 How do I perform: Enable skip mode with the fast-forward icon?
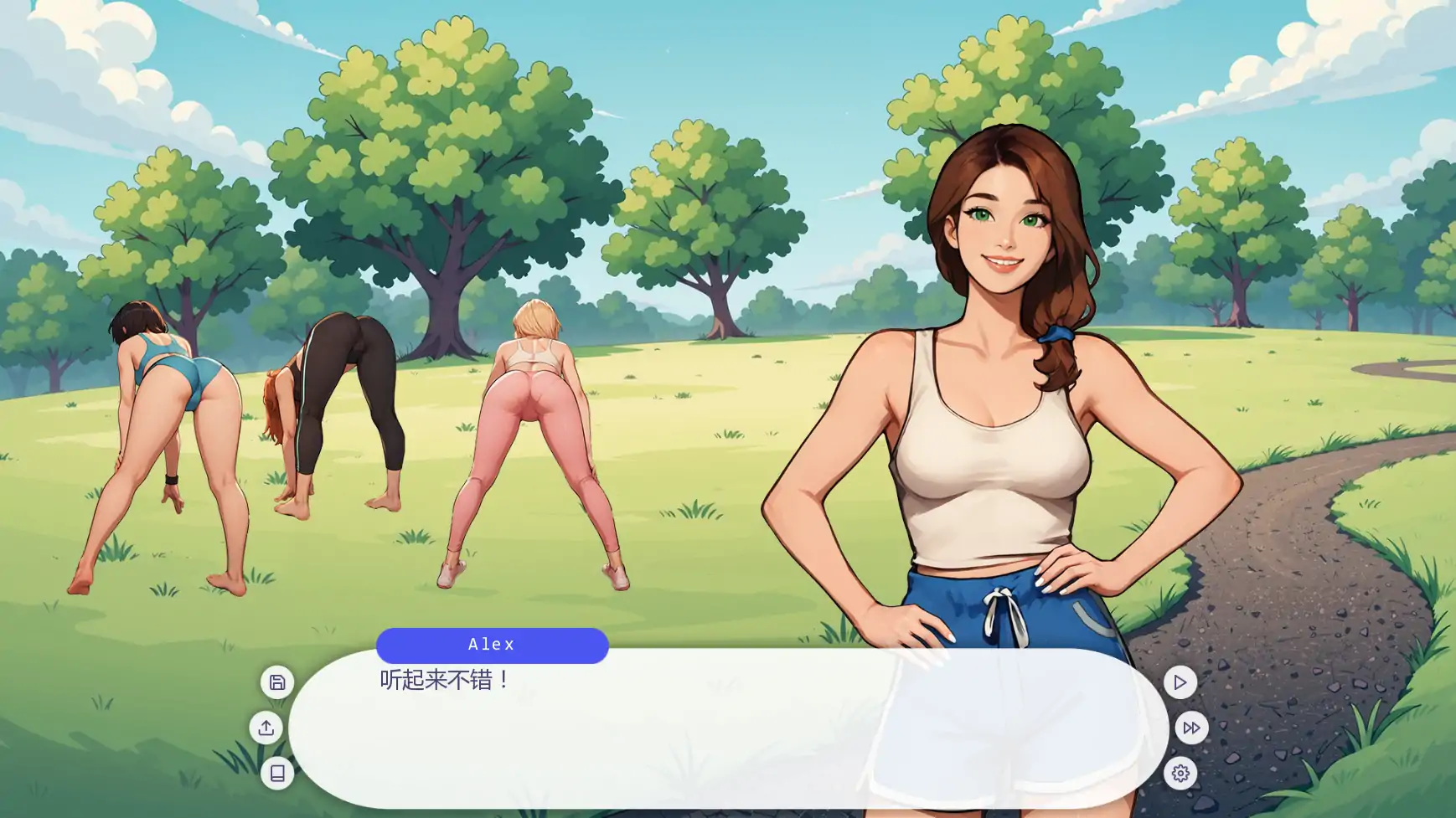click(x=1190, y=728)
